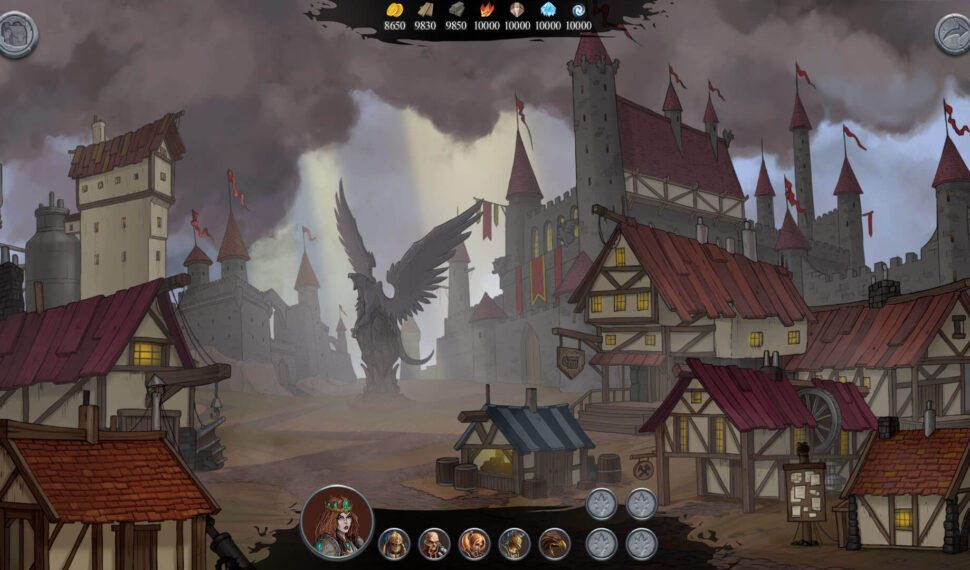Click the curved arrow exit button
Viewport: 970px width, 570px height.
click(x=954, y=34)
